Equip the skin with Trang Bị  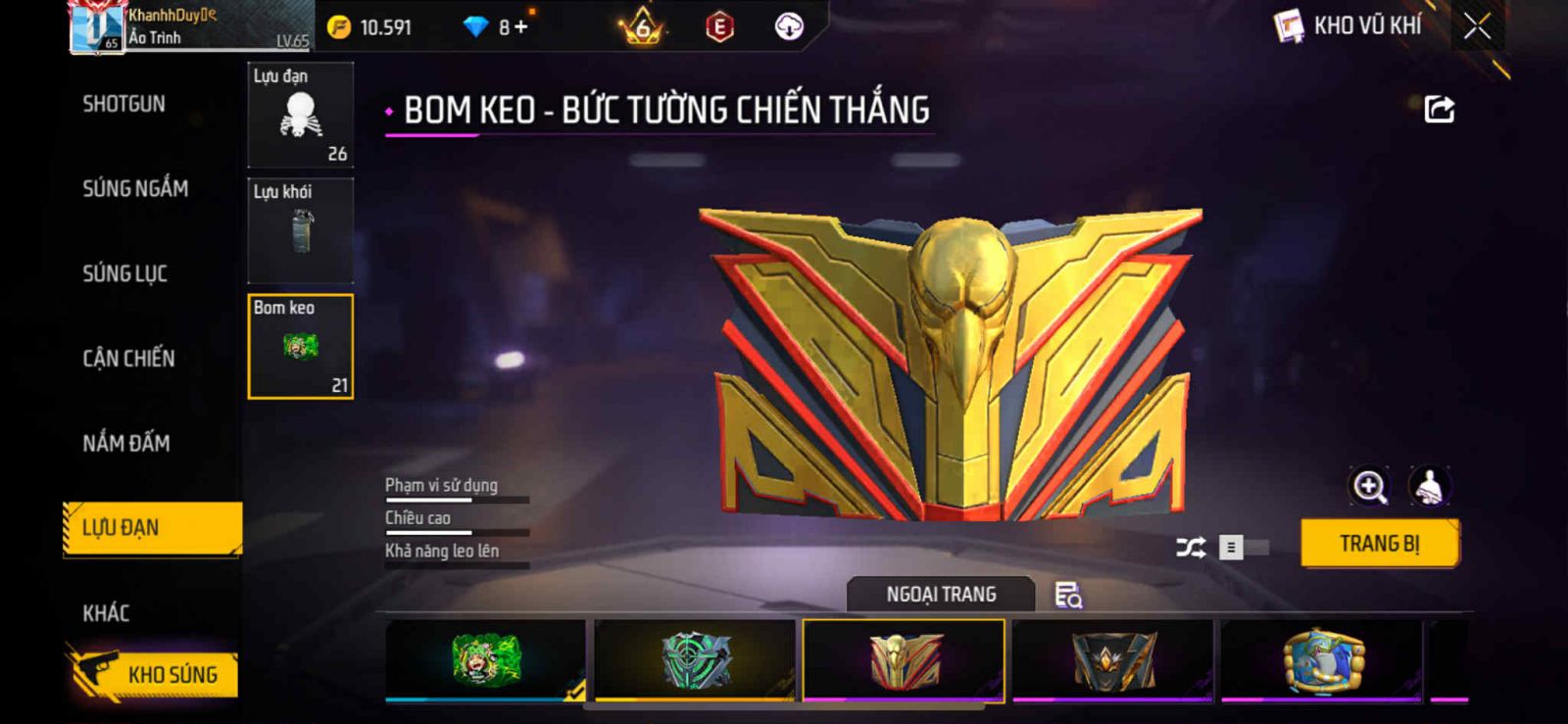tap(1379, 544)
